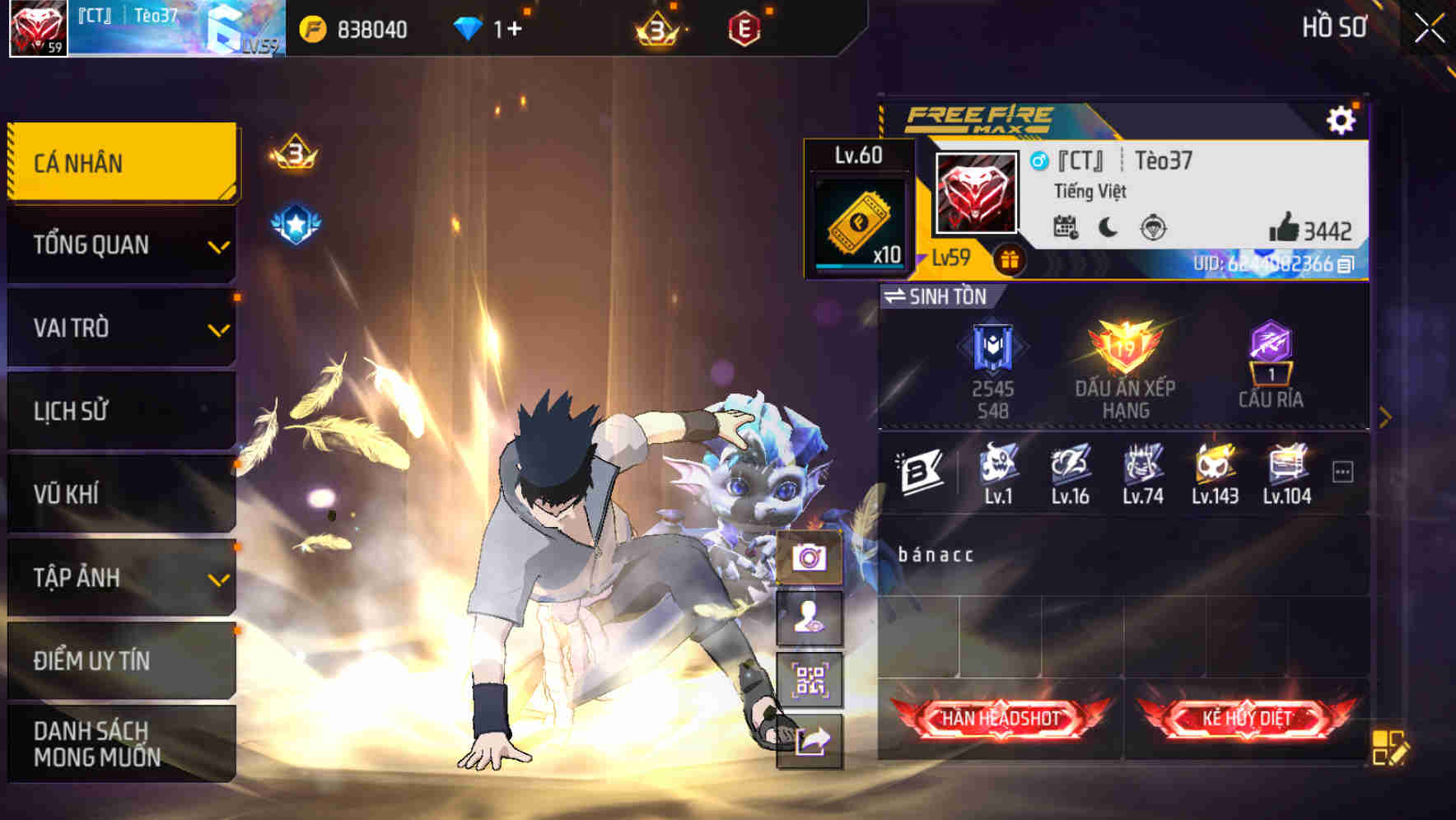Expand the Vai Trò dropdown
1456x820 pixels.
(x=121, y=328)
